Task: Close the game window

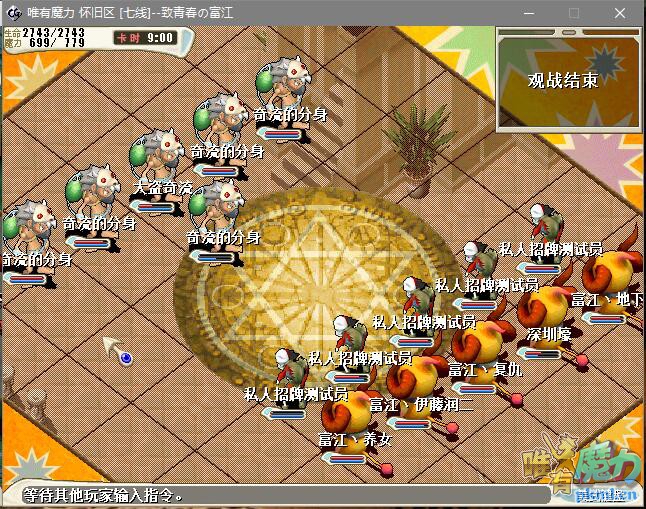Action: 621,12
